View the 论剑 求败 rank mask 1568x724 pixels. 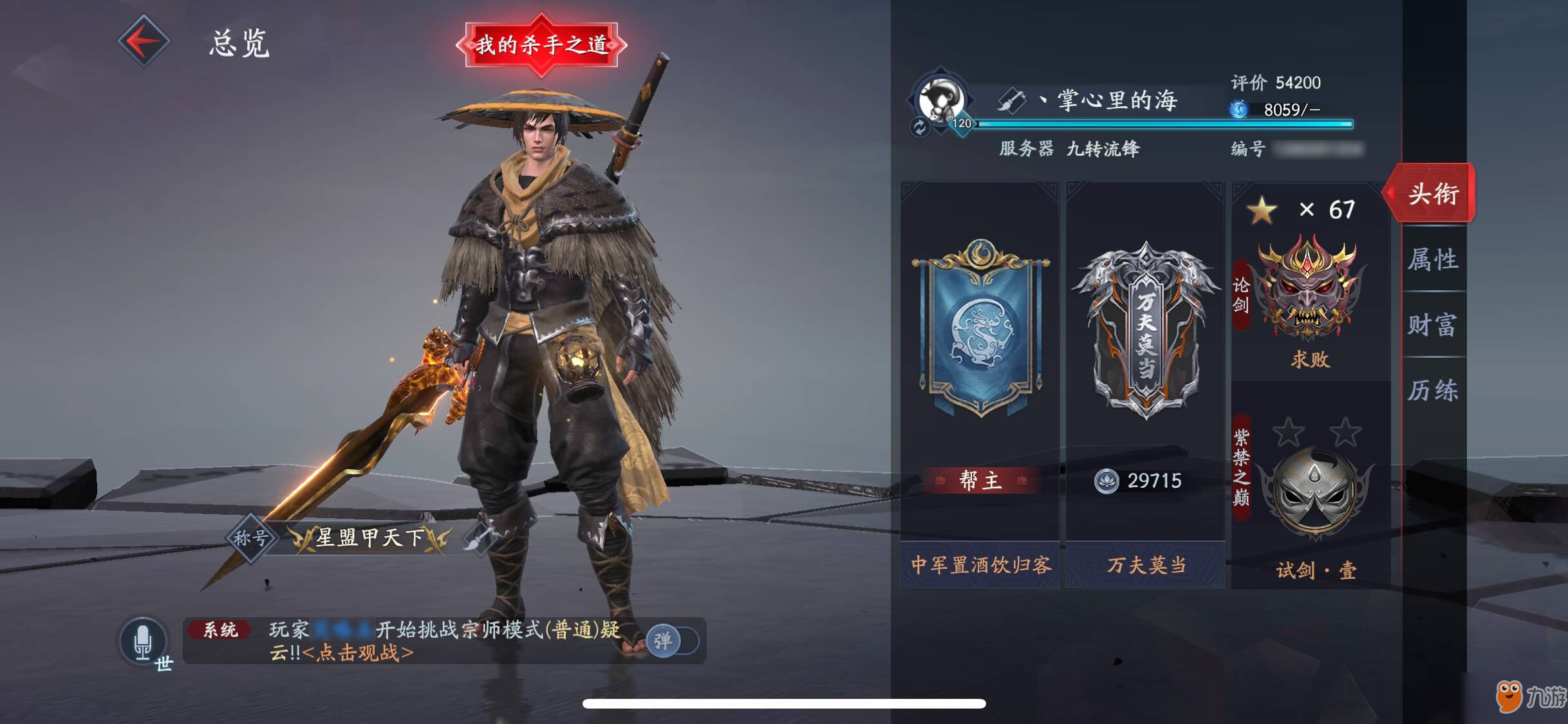1311,290
